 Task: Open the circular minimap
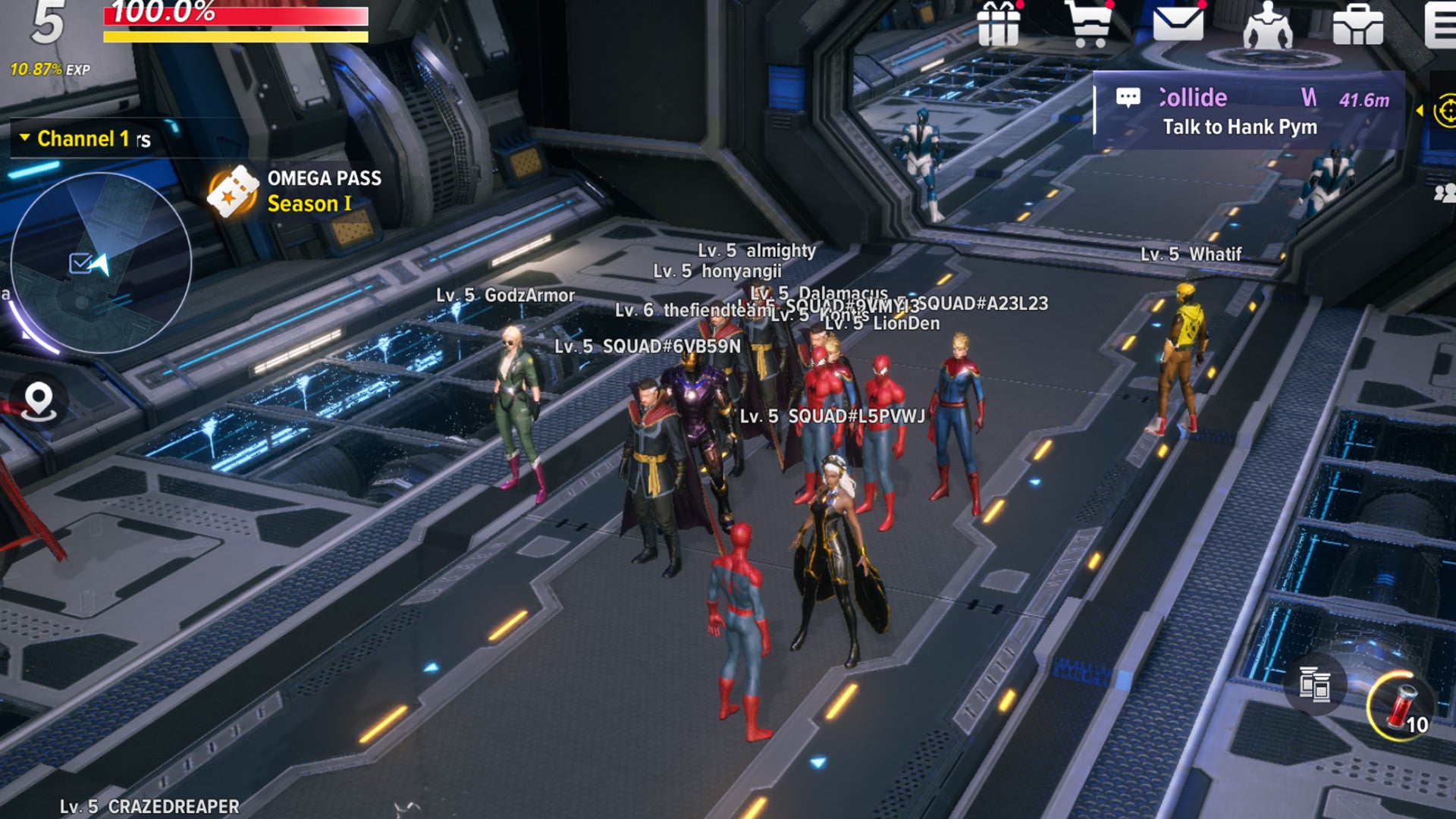pos(99,262)
